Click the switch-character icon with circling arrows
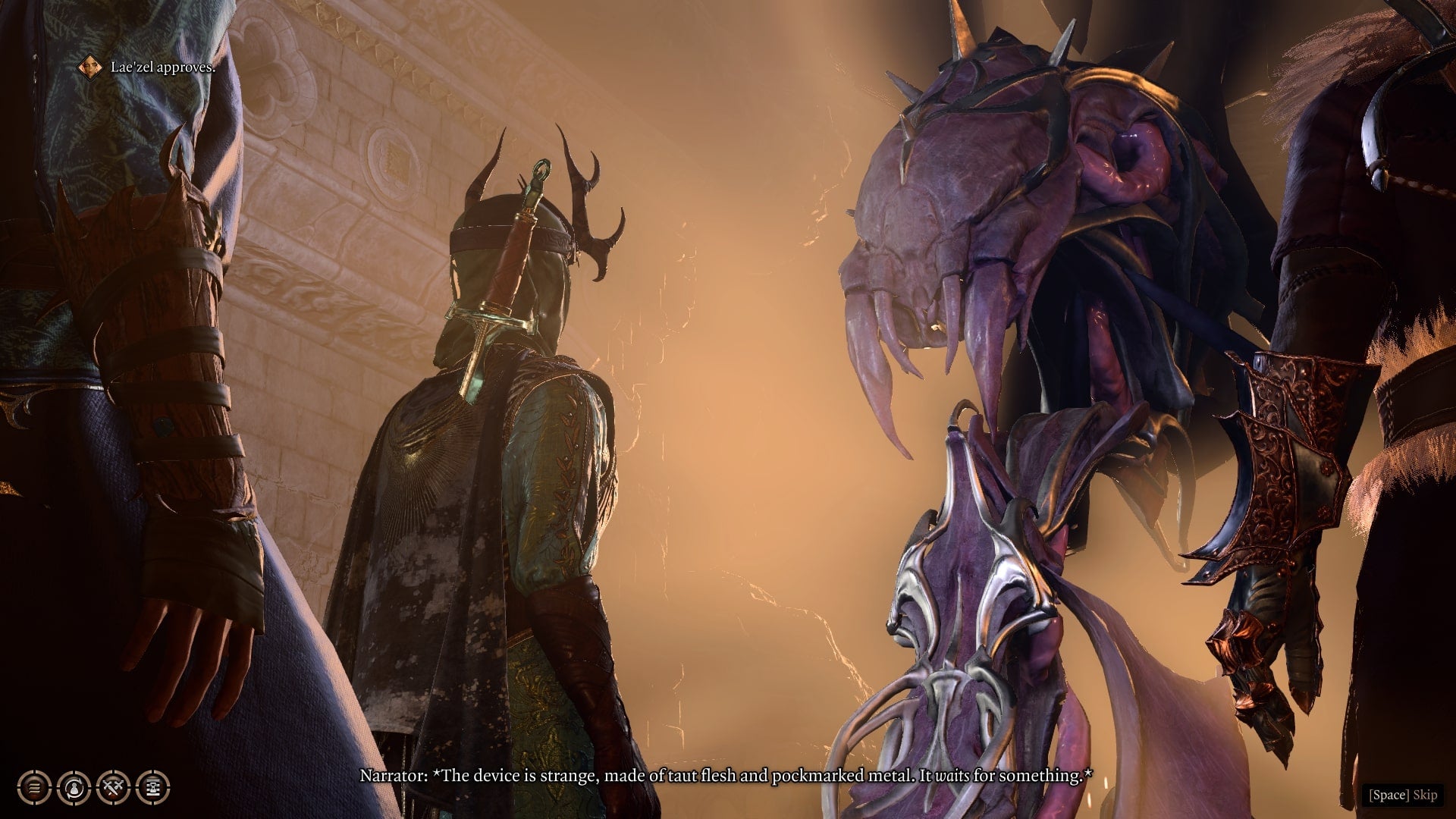Screen dimensions: 1456x819 point(74,786)
